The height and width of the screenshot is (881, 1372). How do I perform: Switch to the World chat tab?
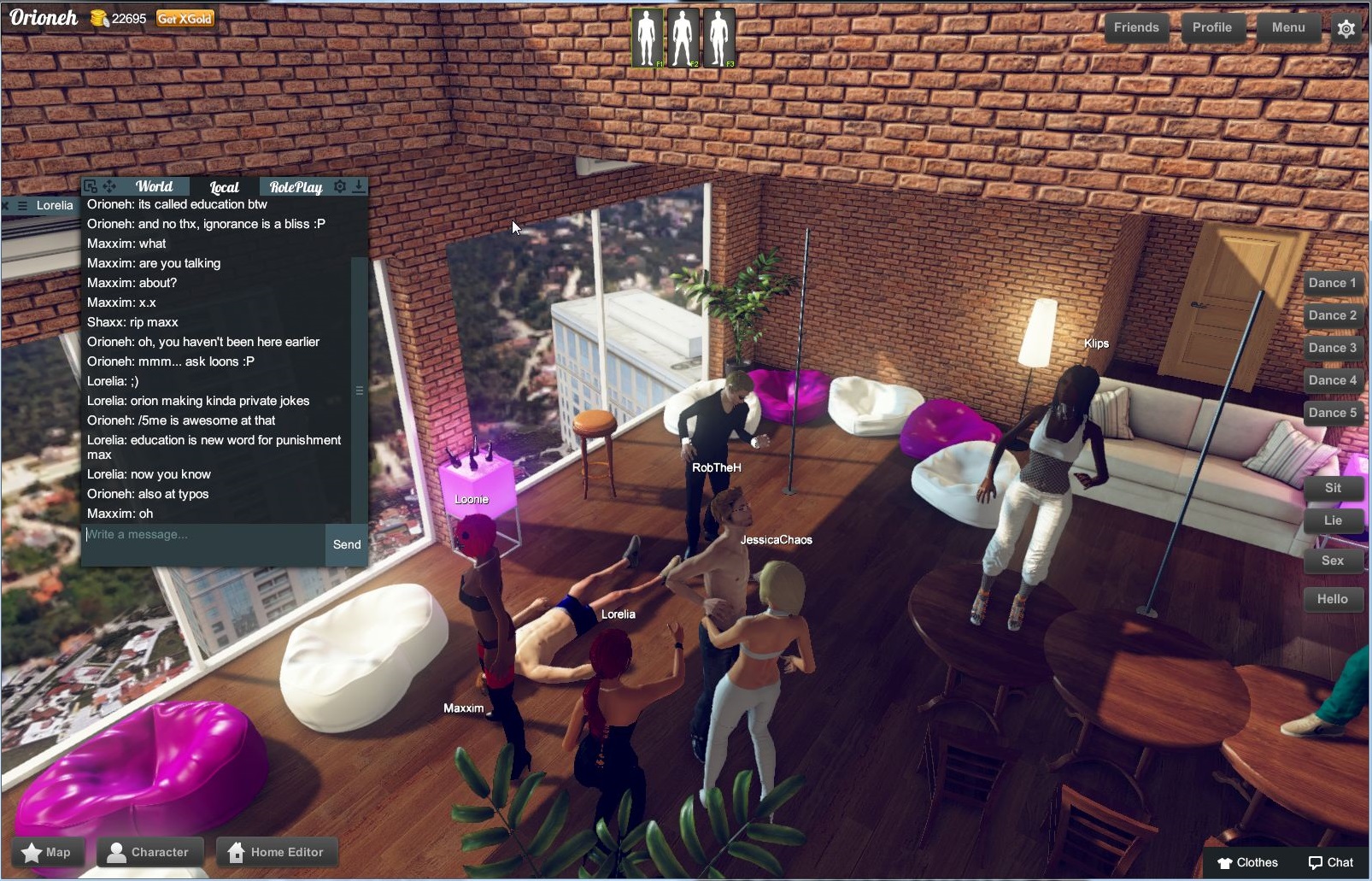click(x=155, y=186)
